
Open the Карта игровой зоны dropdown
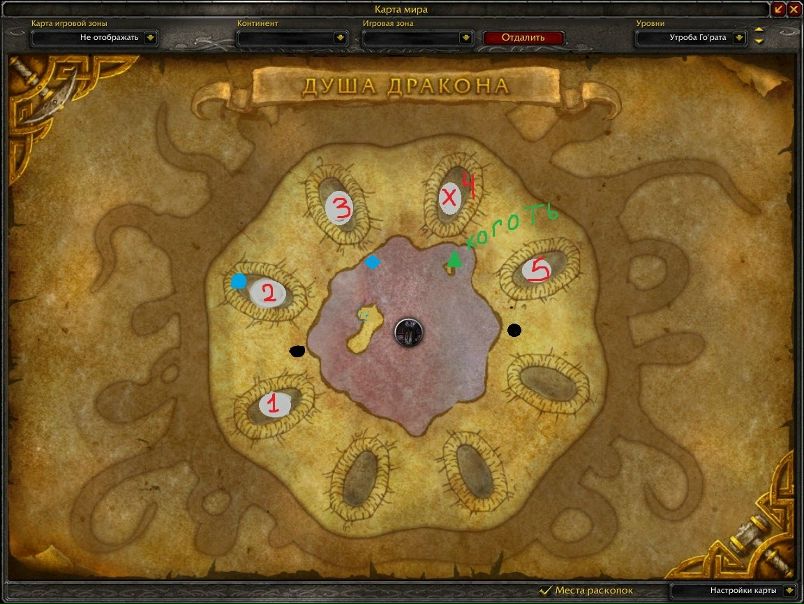coord(150,38)
